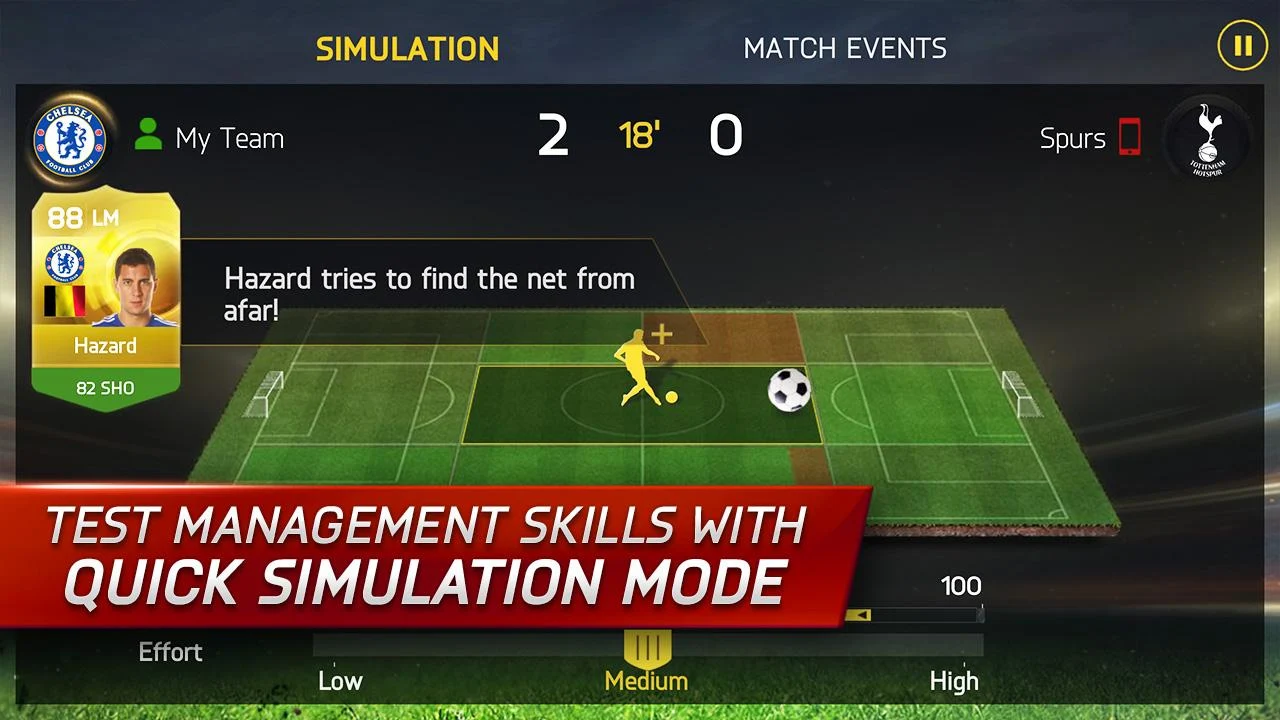The width and height of the screenshot is (1280, 720).
Task: Select the soccer ball on the field
Action: click(788, 390)
